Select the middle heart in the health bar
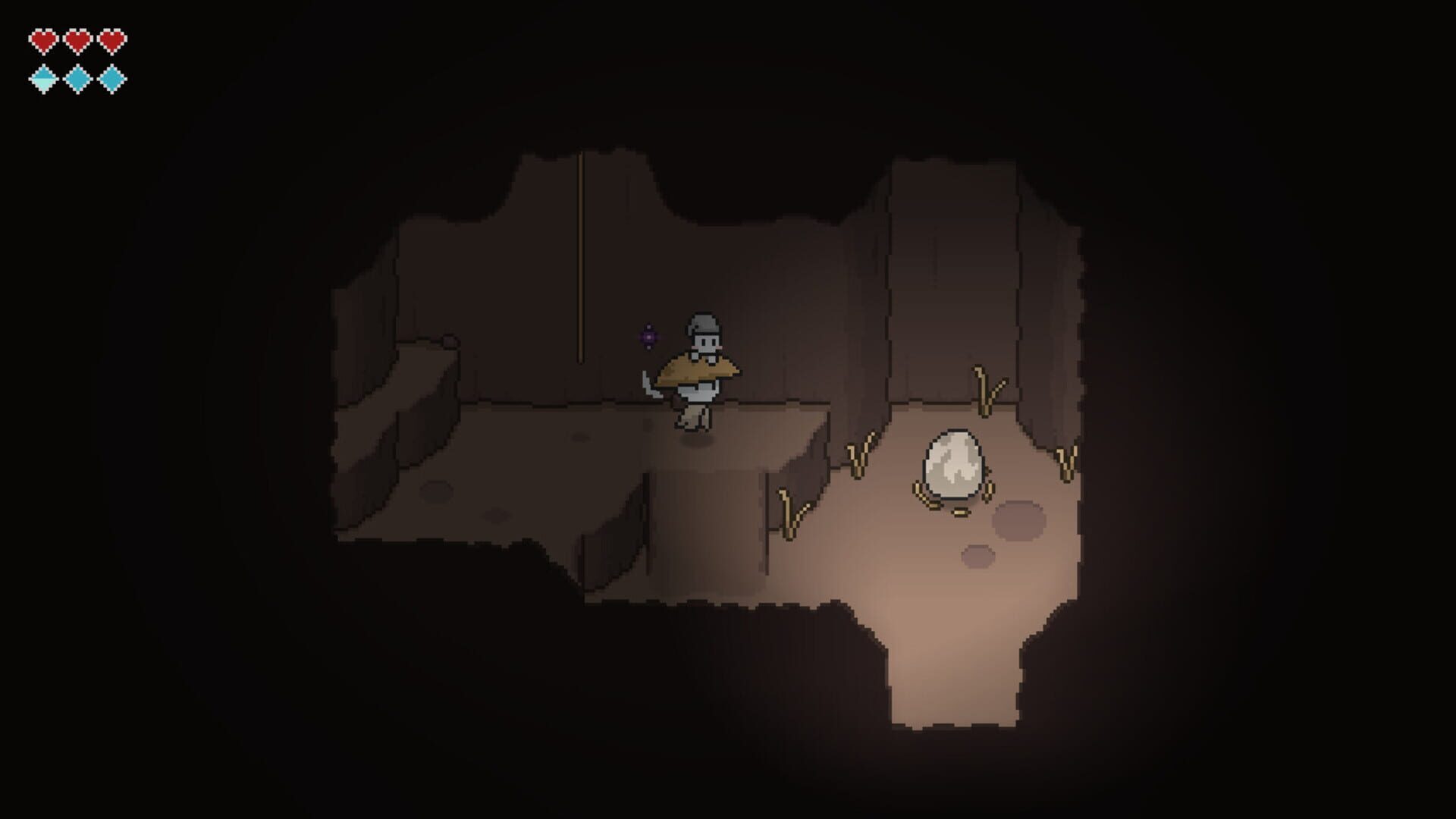The width and height of the screenshot is (1456, 819). pyautogui.click(x=76, y=39)
